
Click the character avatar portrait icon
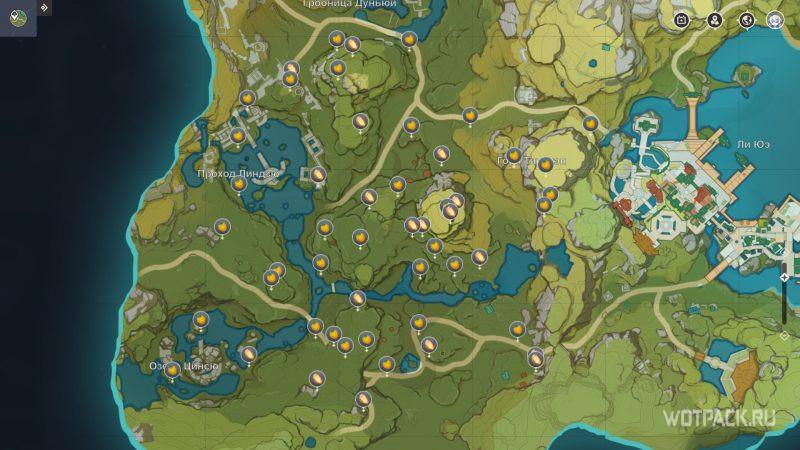(x=775, y=20)
